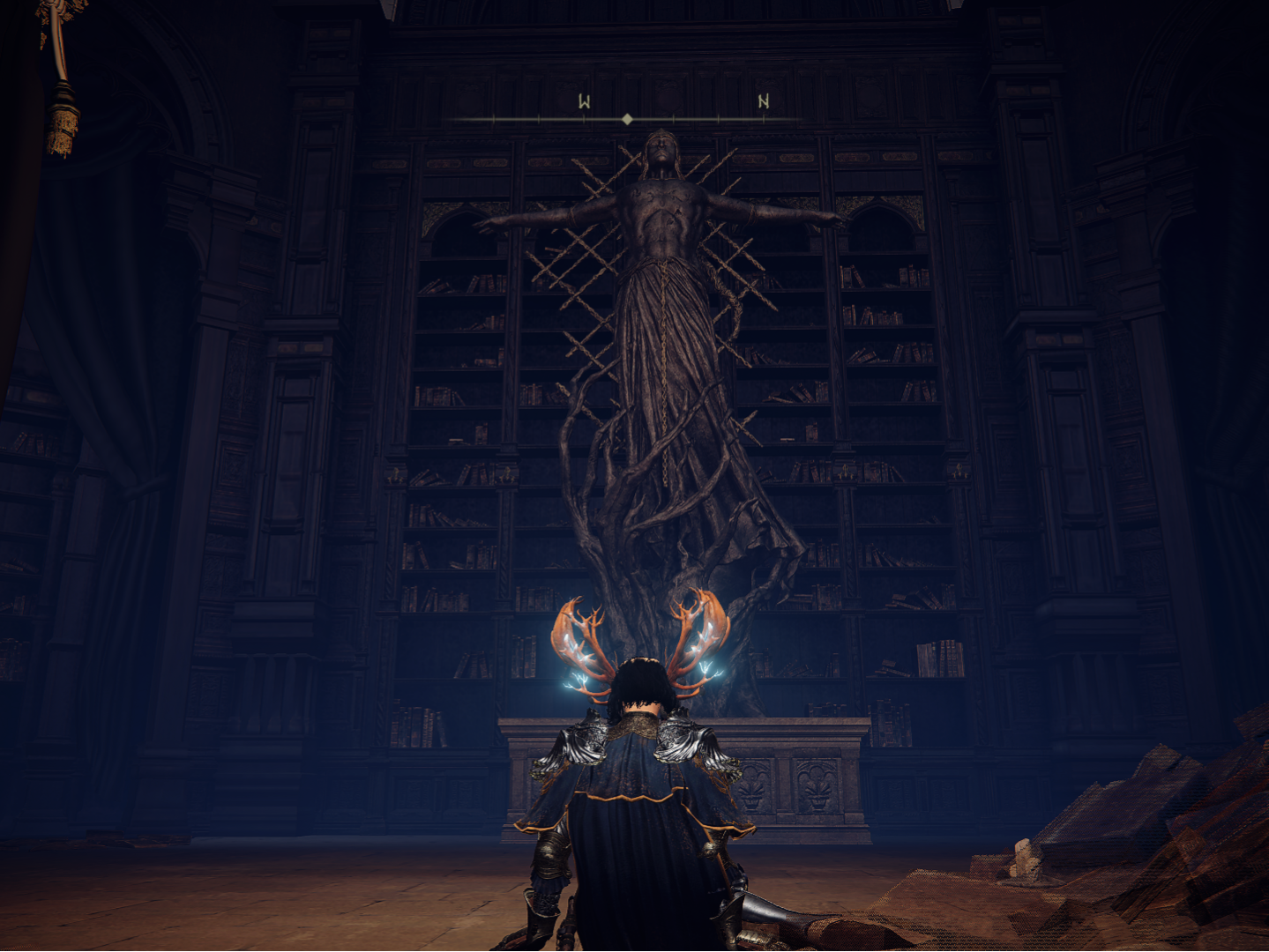This screenshot has width=1269, height=952.
Task: Click the compass's North marker
Action: 764,102
